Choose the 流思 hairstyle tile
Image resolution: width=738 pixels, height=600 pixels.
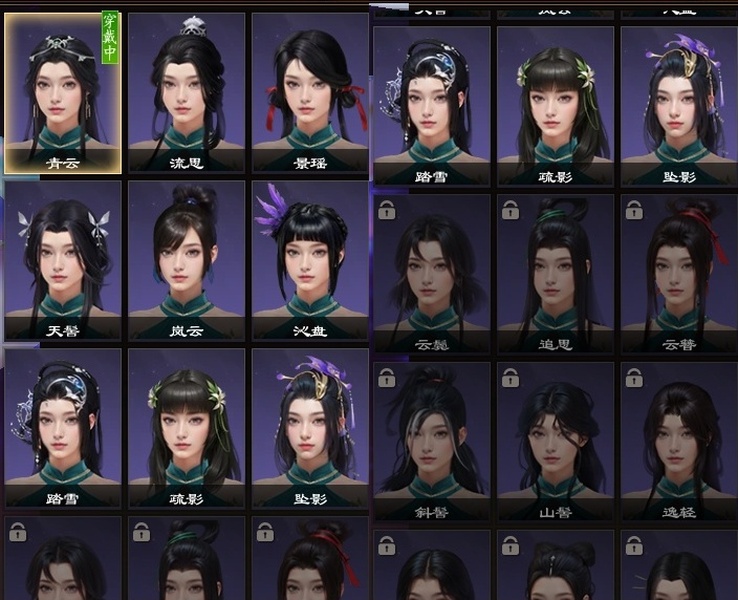click(187, 92)
